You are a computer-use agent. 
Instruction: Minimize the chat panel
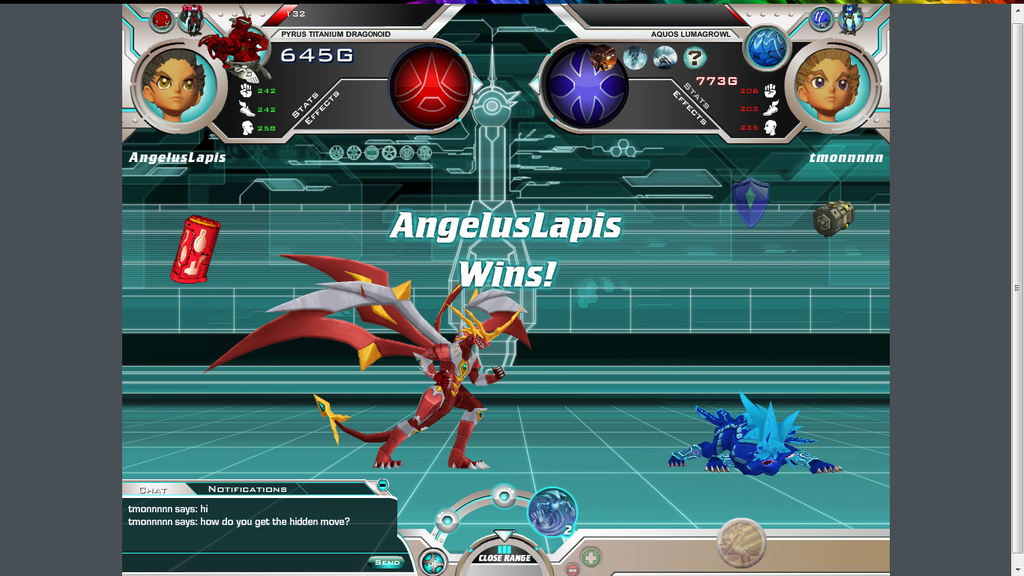(383, 485)
